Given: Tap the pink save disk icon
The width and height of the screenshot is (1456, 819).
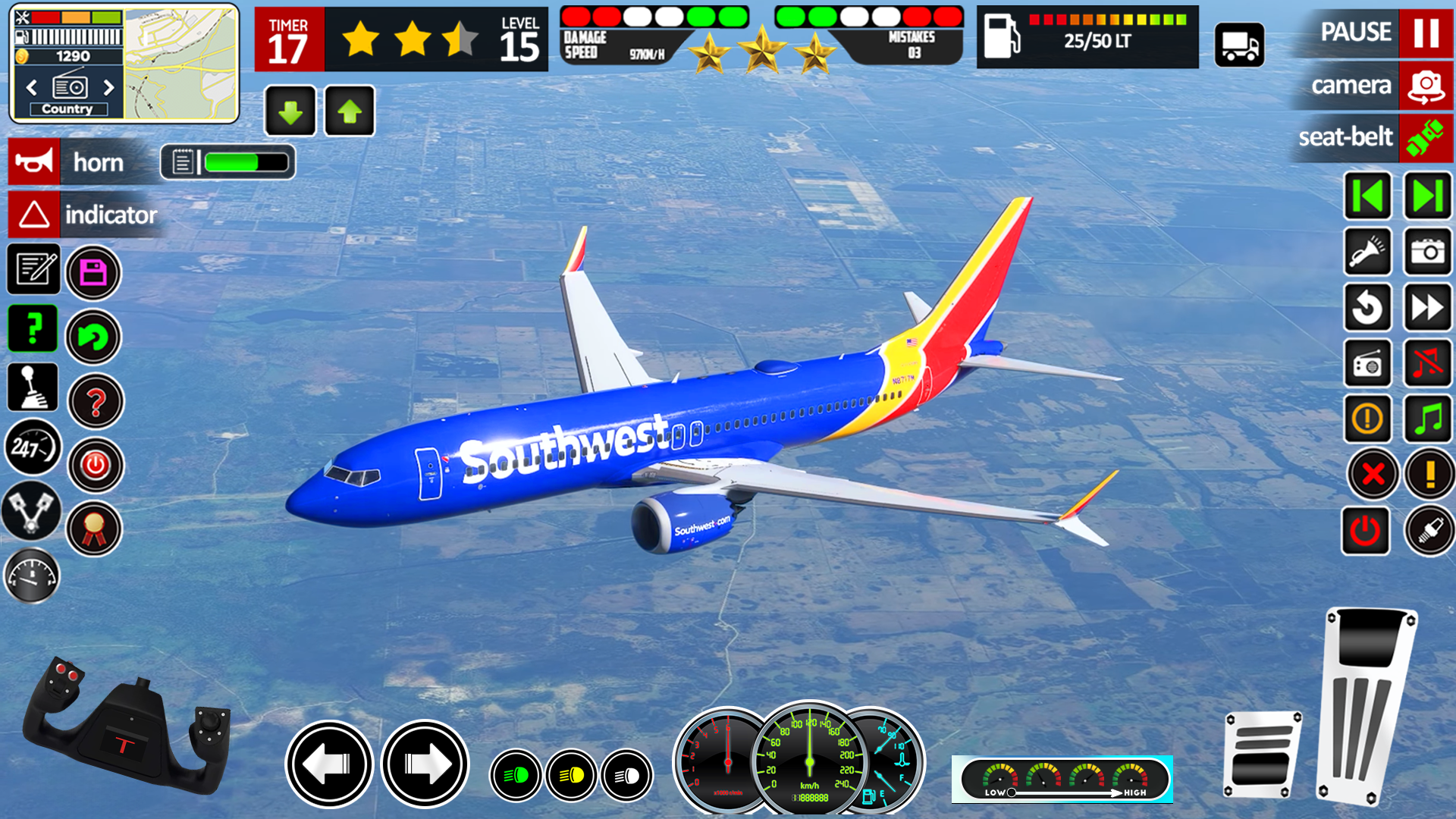Looking at the screenshot, I should point(93,272).
